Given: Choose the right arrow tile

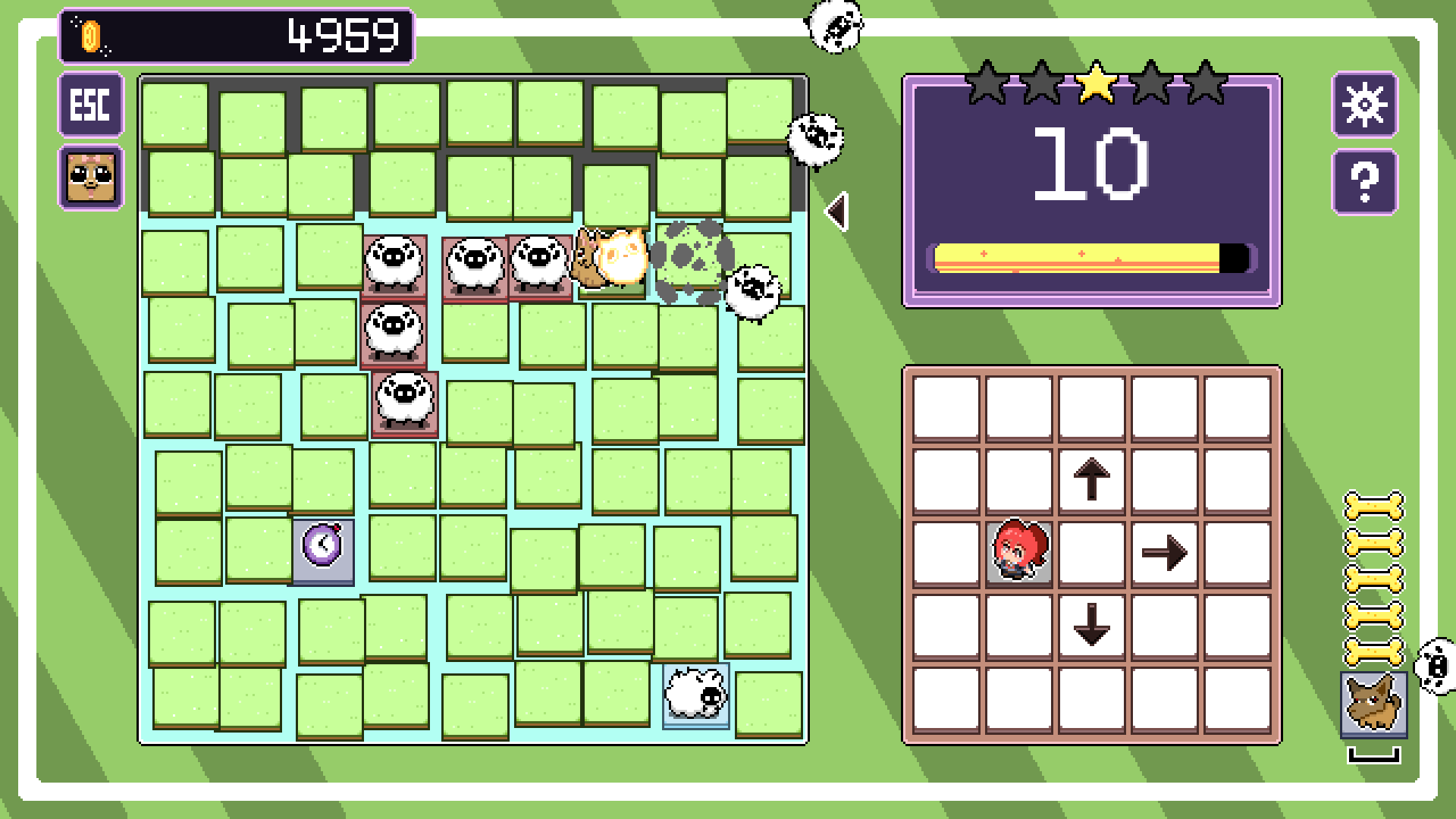Looking at the screenshot, I should coord(1164,553).
